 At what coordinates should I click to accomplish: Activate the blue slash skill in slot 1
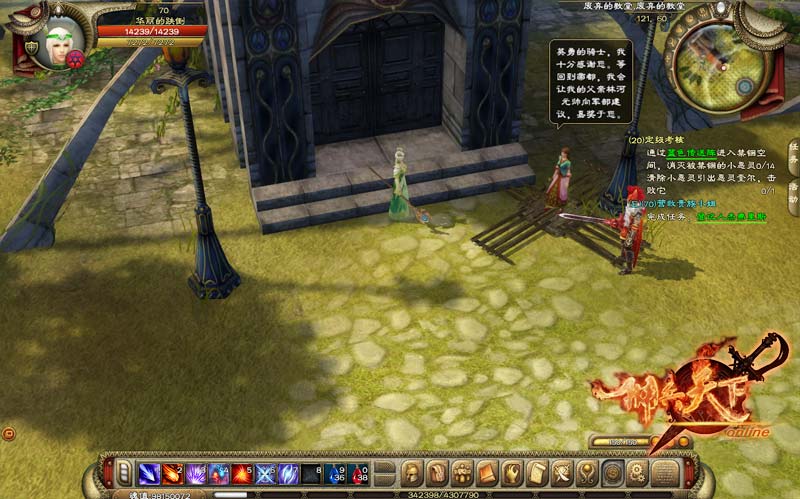point(149,473)
